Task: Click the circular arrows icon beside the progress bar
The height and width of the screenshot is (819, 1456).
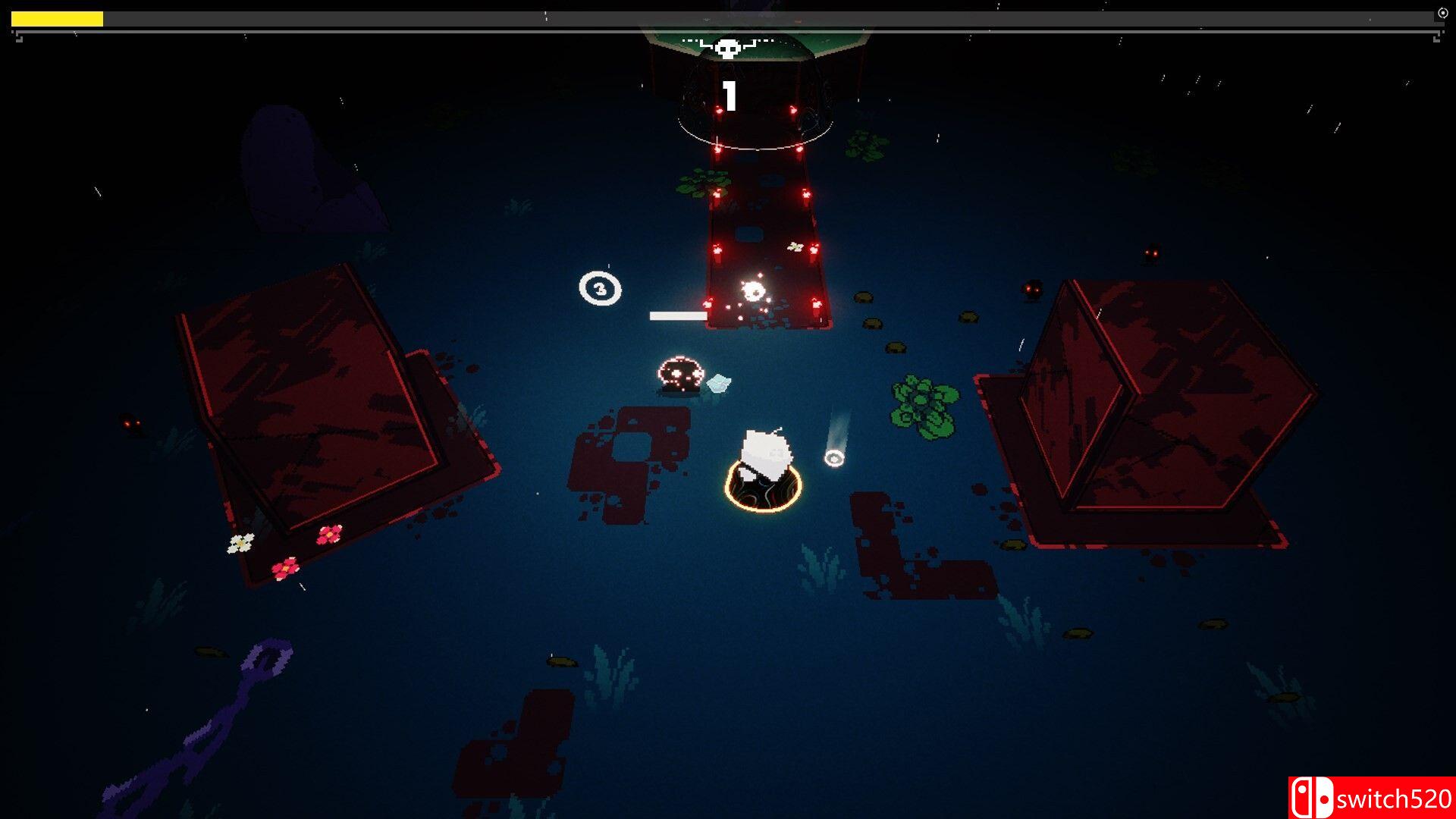Action: pos(1442,13)
